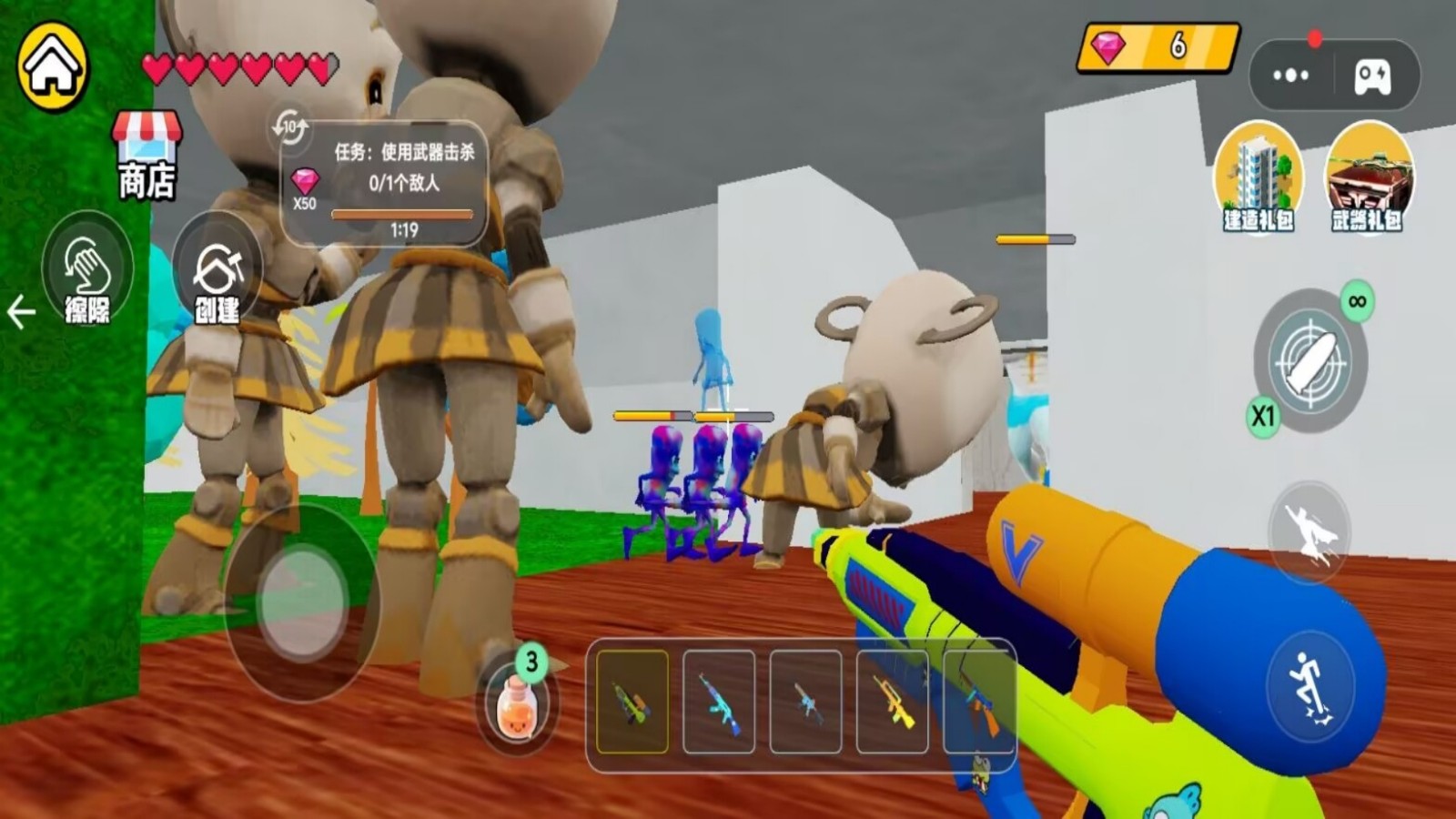Select the green water gun hotbar slot
The image size is (1456, 819).
632,702
